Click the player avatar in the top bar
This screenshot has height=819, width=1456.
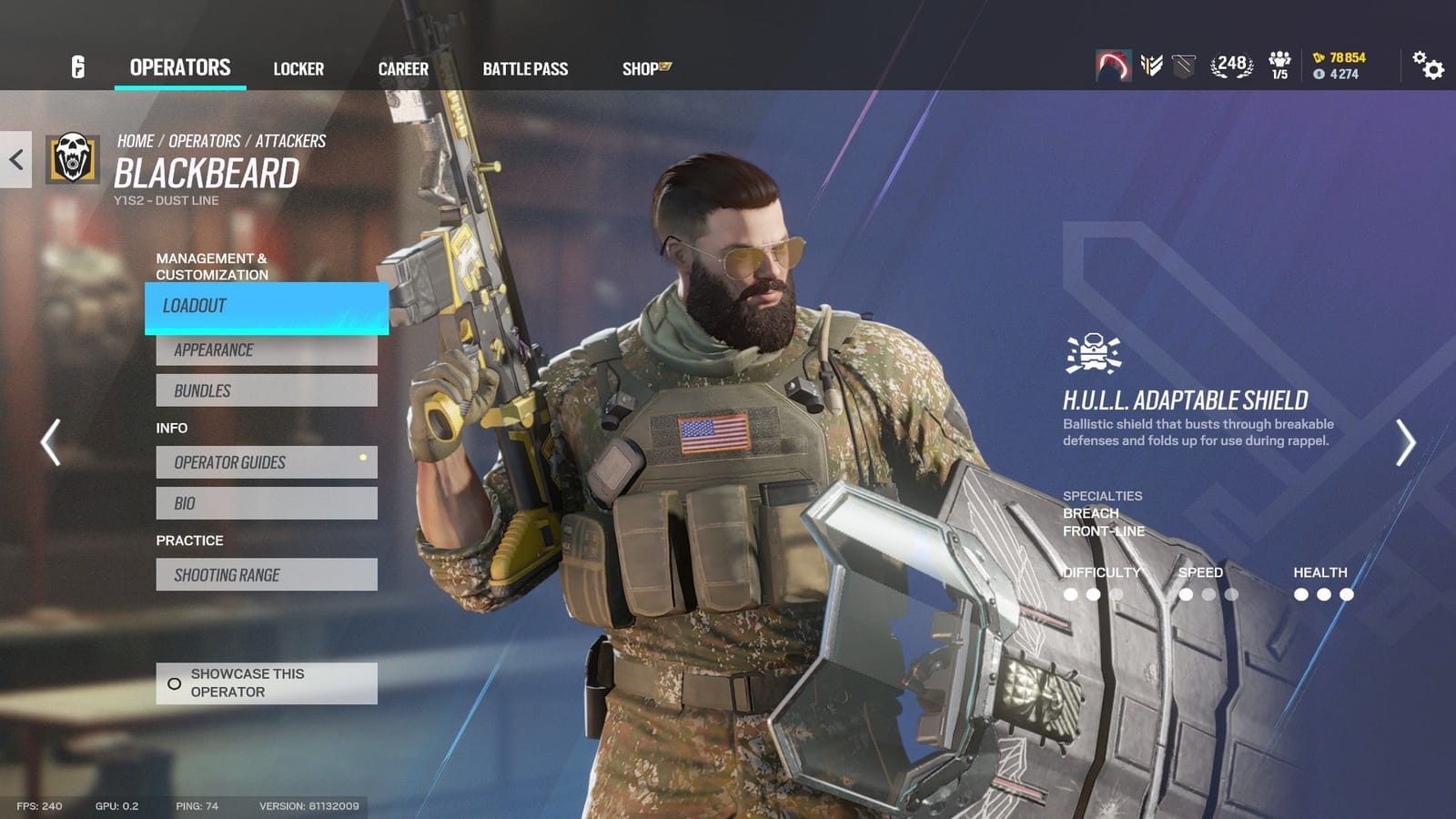click(1111, 66)
